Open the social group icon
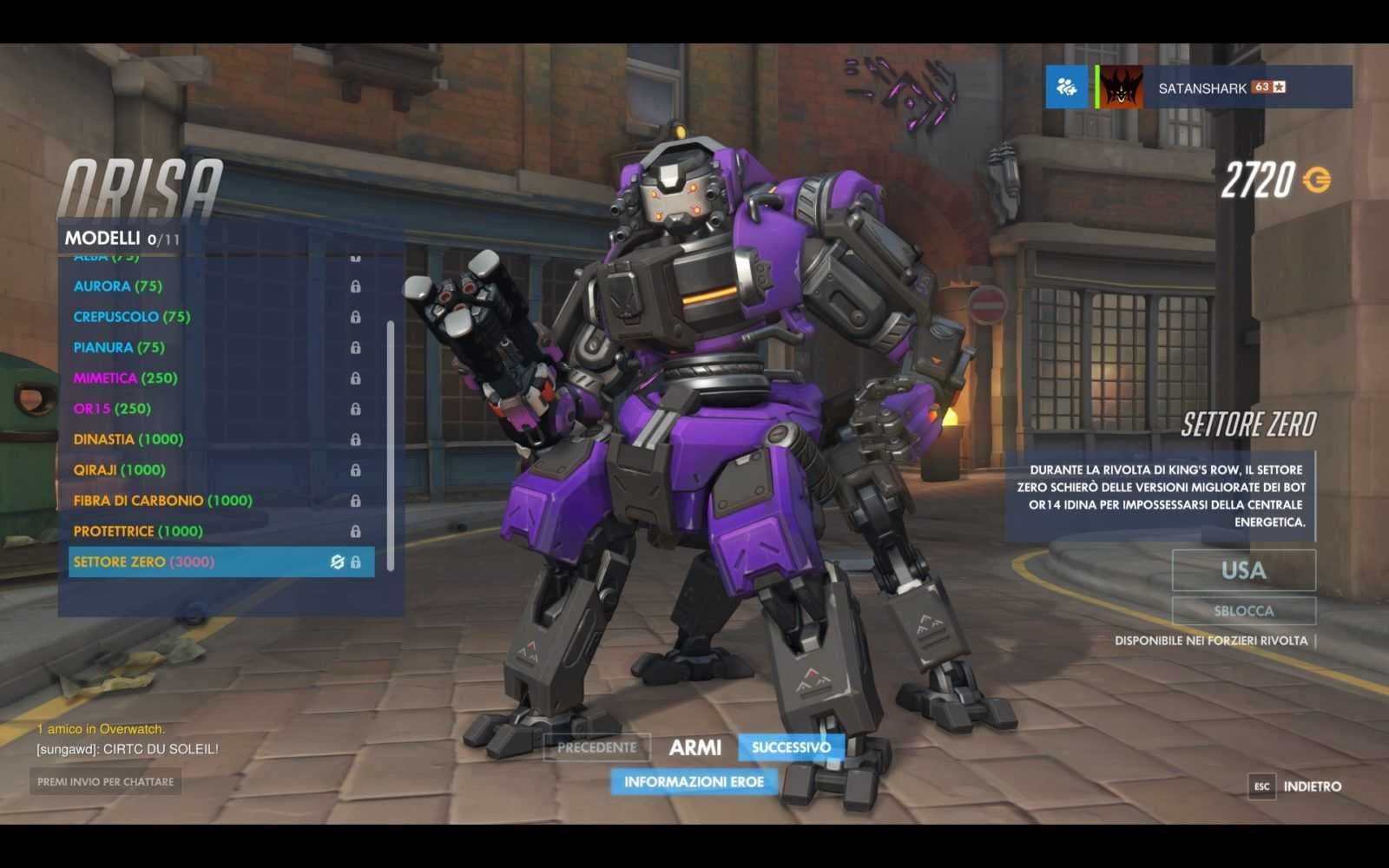The height and width of the screenshot is (868, 1389). click(1066, 87)
